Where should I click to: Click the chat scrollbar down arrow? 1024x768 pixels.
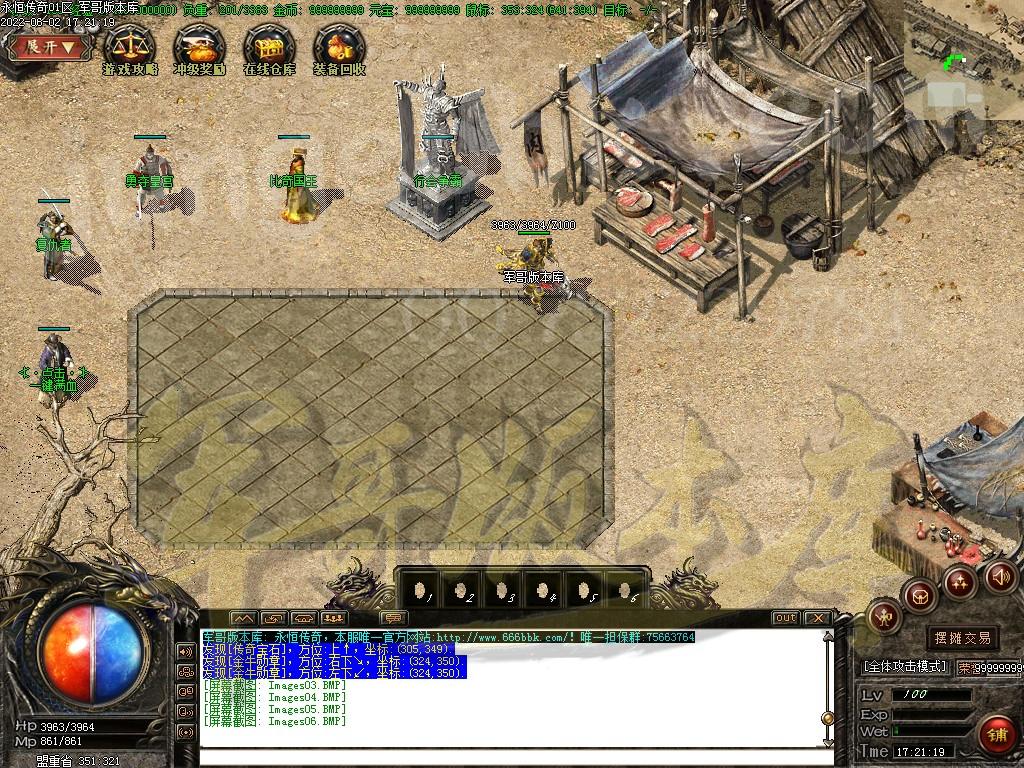(x=827, y=742)
